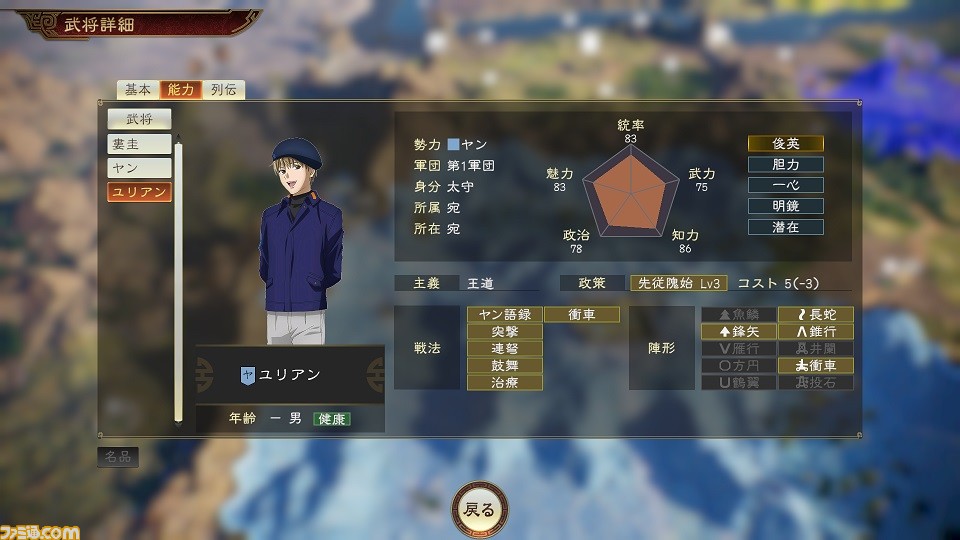Choose ヤン in the officer list
This screenshot has height=540, width=960.
tap(139, 168)
